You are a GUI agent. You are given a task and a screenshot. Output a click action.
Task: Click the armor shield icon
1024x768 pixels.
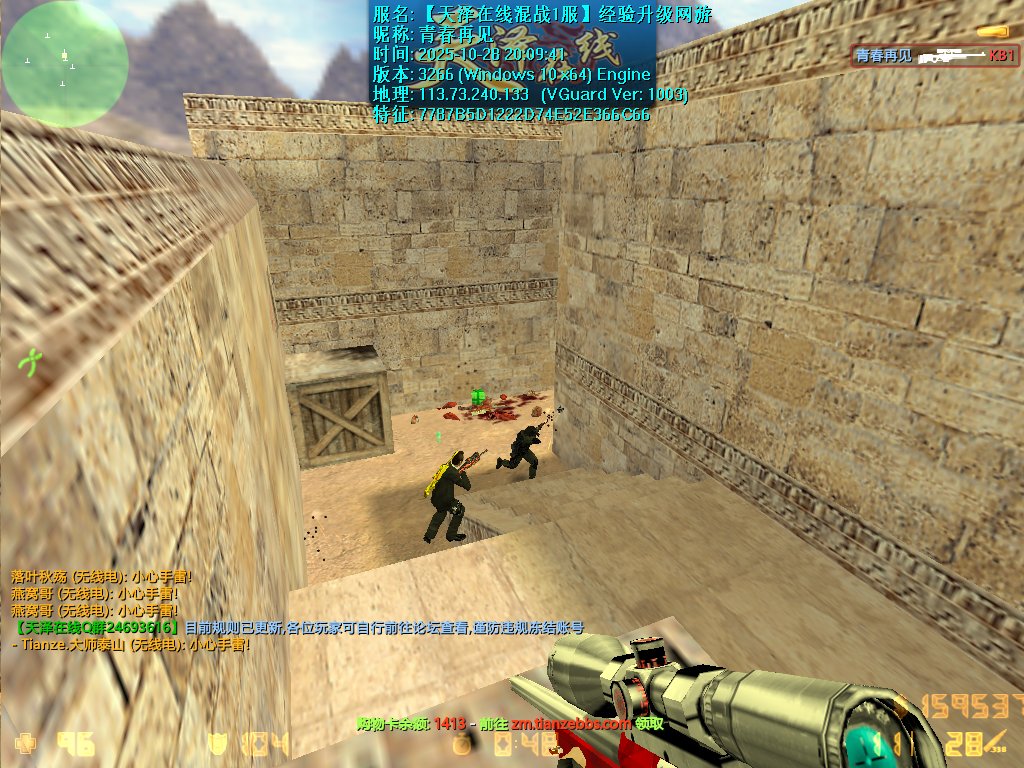coord(217,743)
